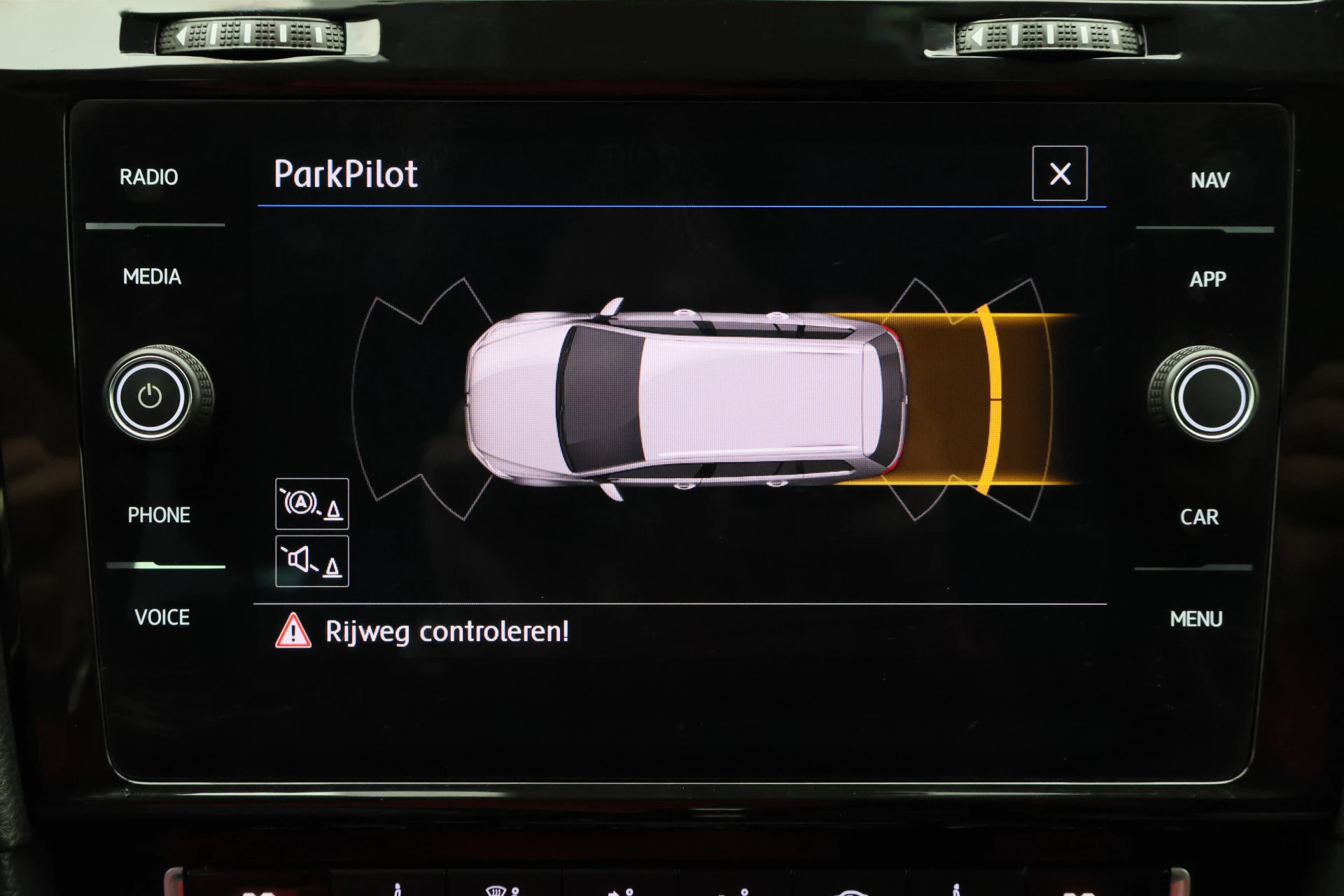Open the main MENU

[1196, 619]
